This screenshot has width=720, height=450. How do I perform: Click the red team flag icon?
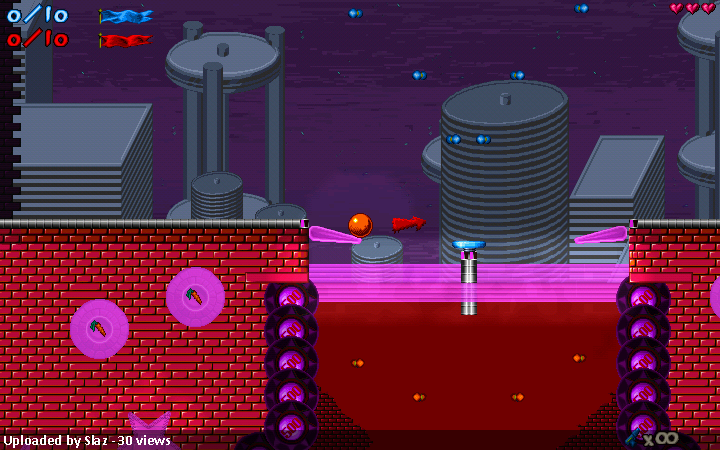[x=126, y=41]
